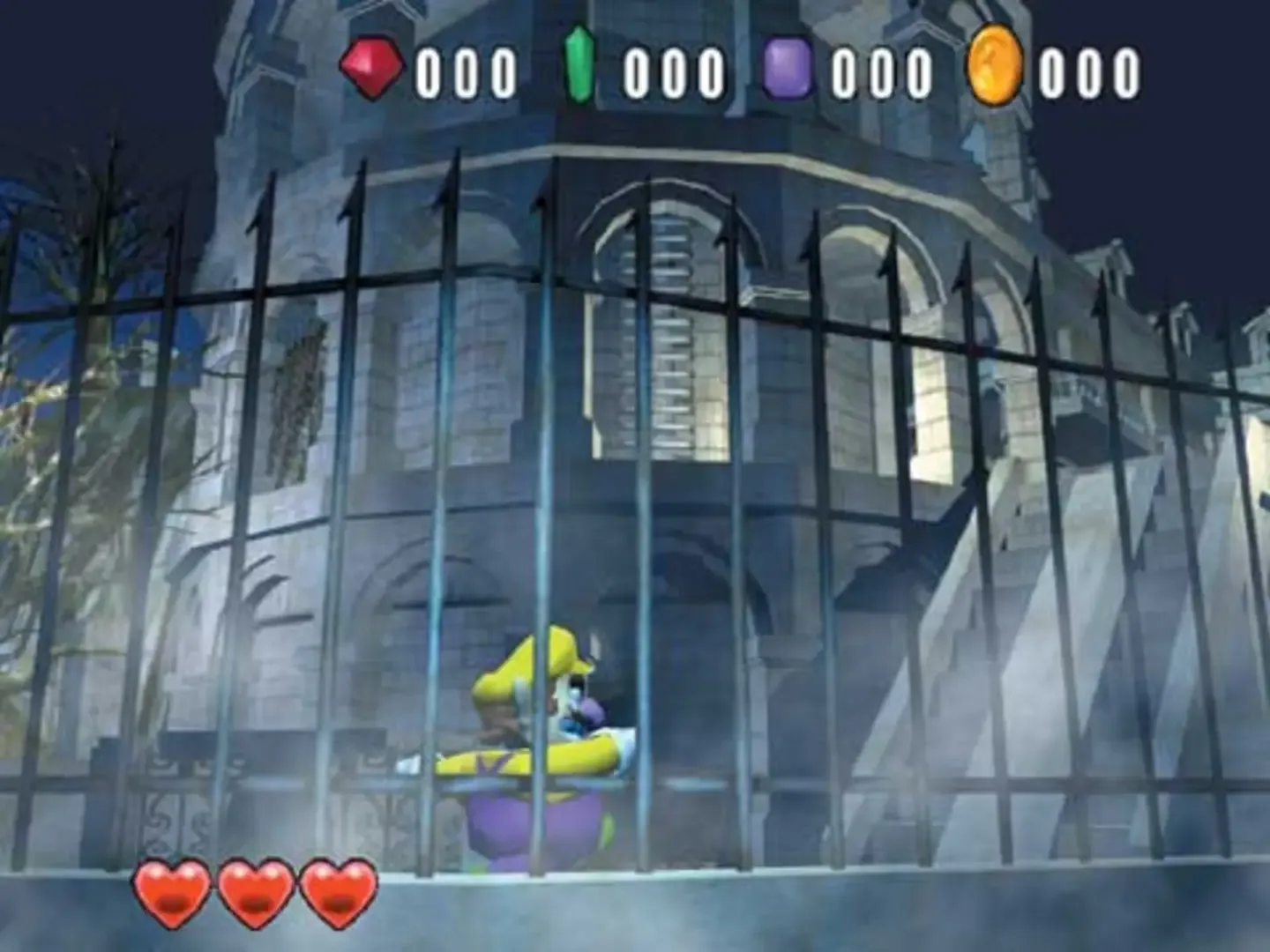Click the purple jewel counter icon
This screenshot has width=1270, height=952.
[788, 65]
